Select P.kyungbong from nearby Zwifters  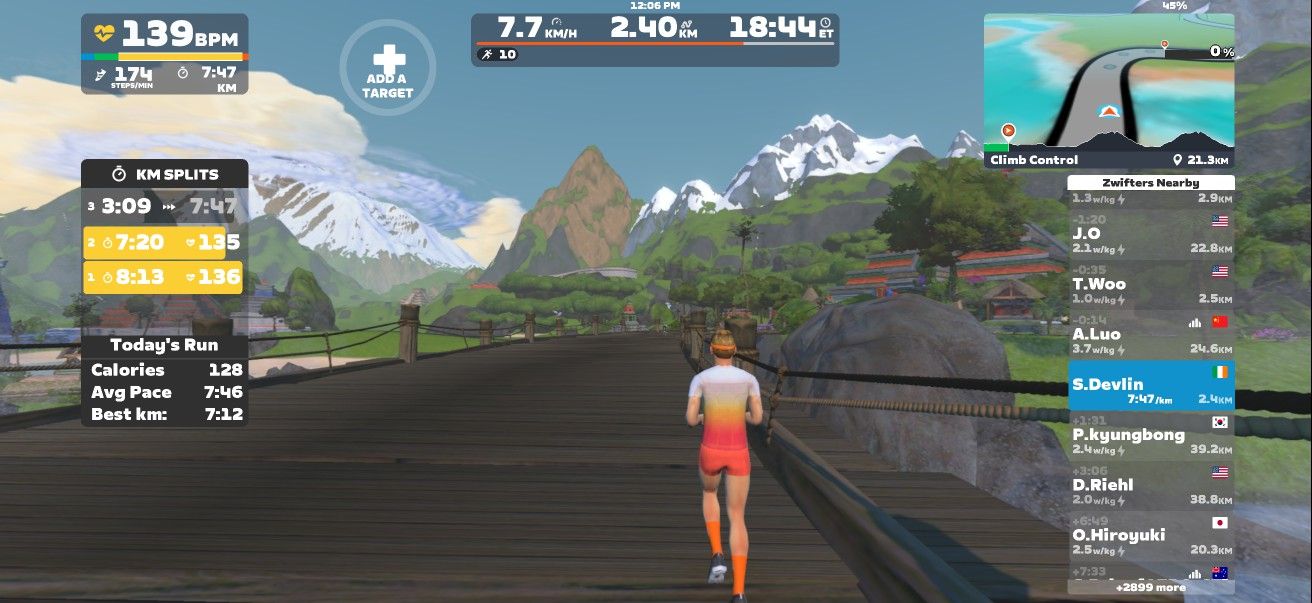point(1150,437)
